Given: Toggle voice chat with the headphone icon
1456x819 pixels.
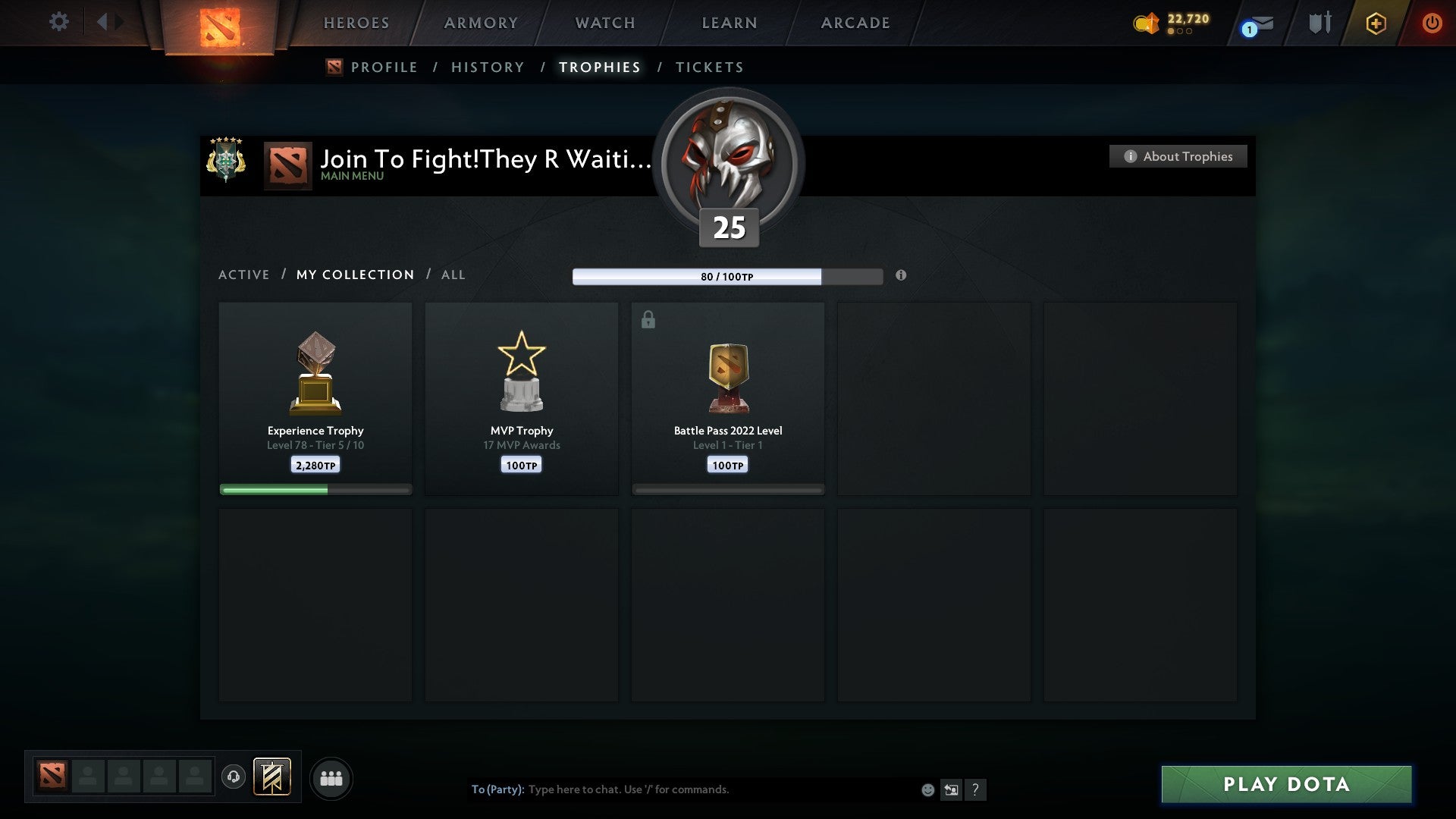Looking at the screenshot, I should (x=234, y=778).
